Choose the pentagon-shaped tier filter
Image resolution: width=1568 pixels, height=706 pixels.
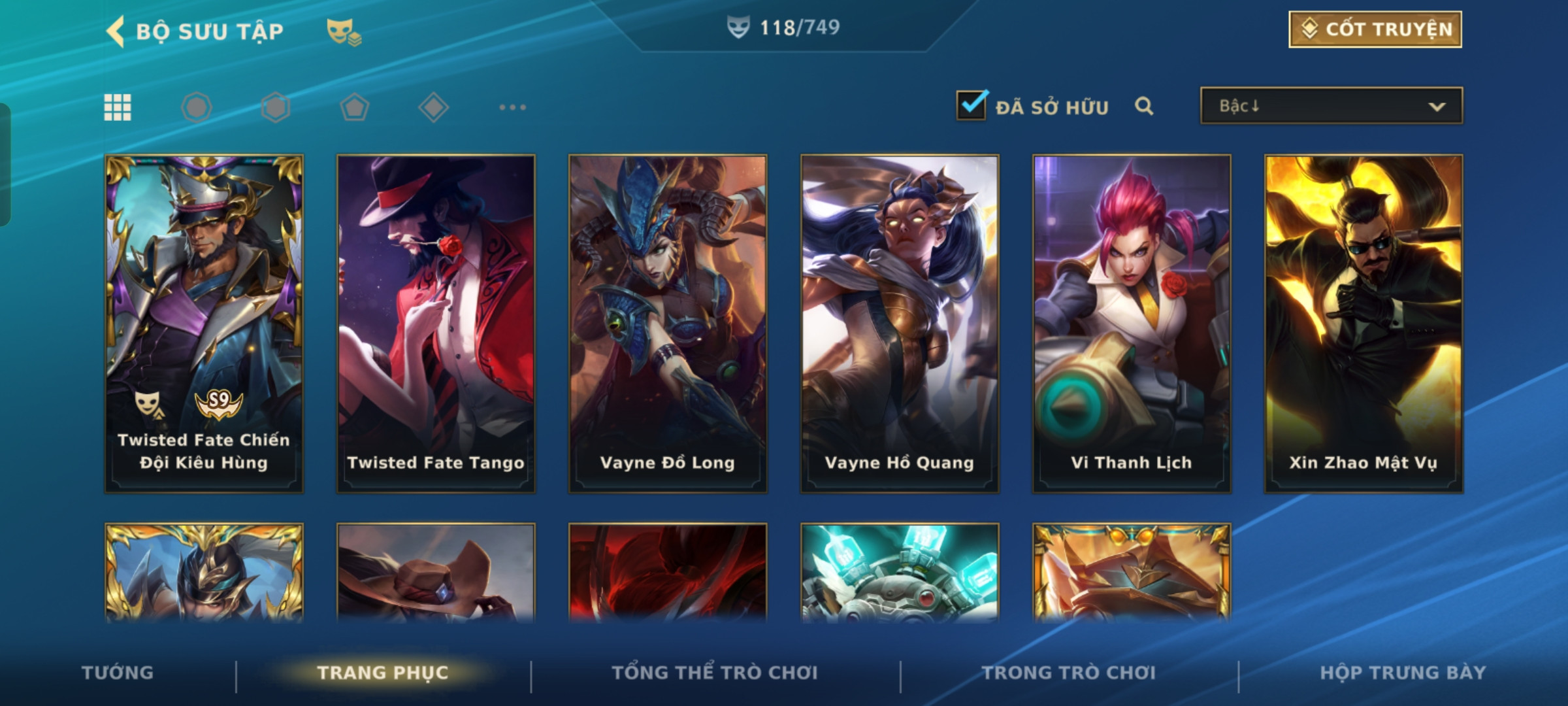click(354, 107)
